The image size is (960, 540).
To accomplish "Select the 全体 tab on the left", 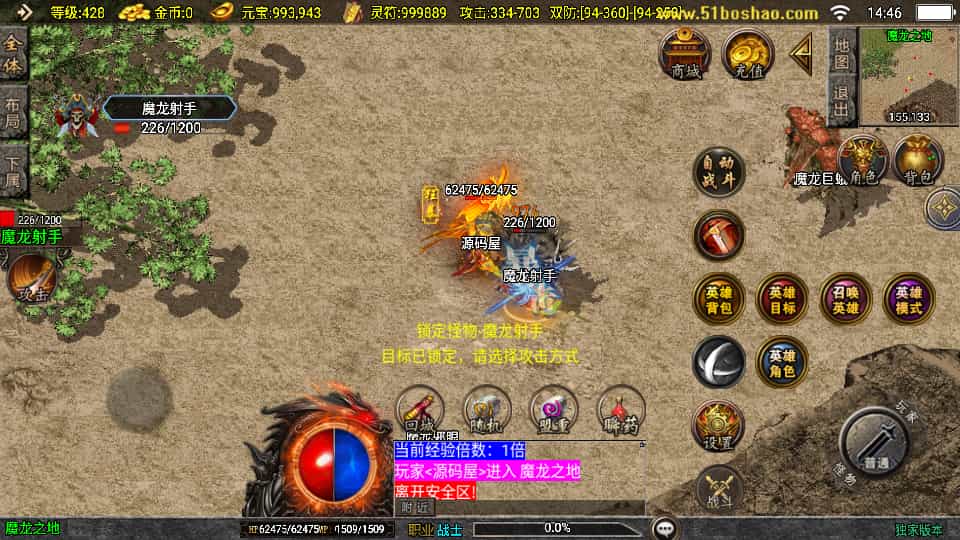I will point(13,54).
